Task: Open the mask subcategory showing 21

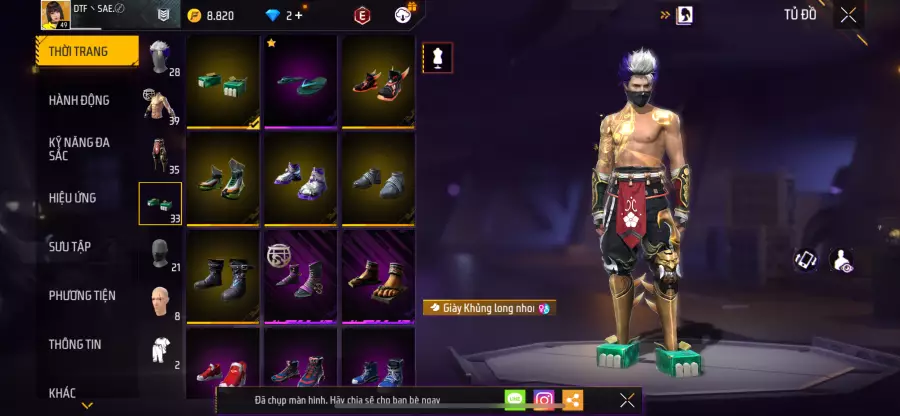Action: click(160, 254)
